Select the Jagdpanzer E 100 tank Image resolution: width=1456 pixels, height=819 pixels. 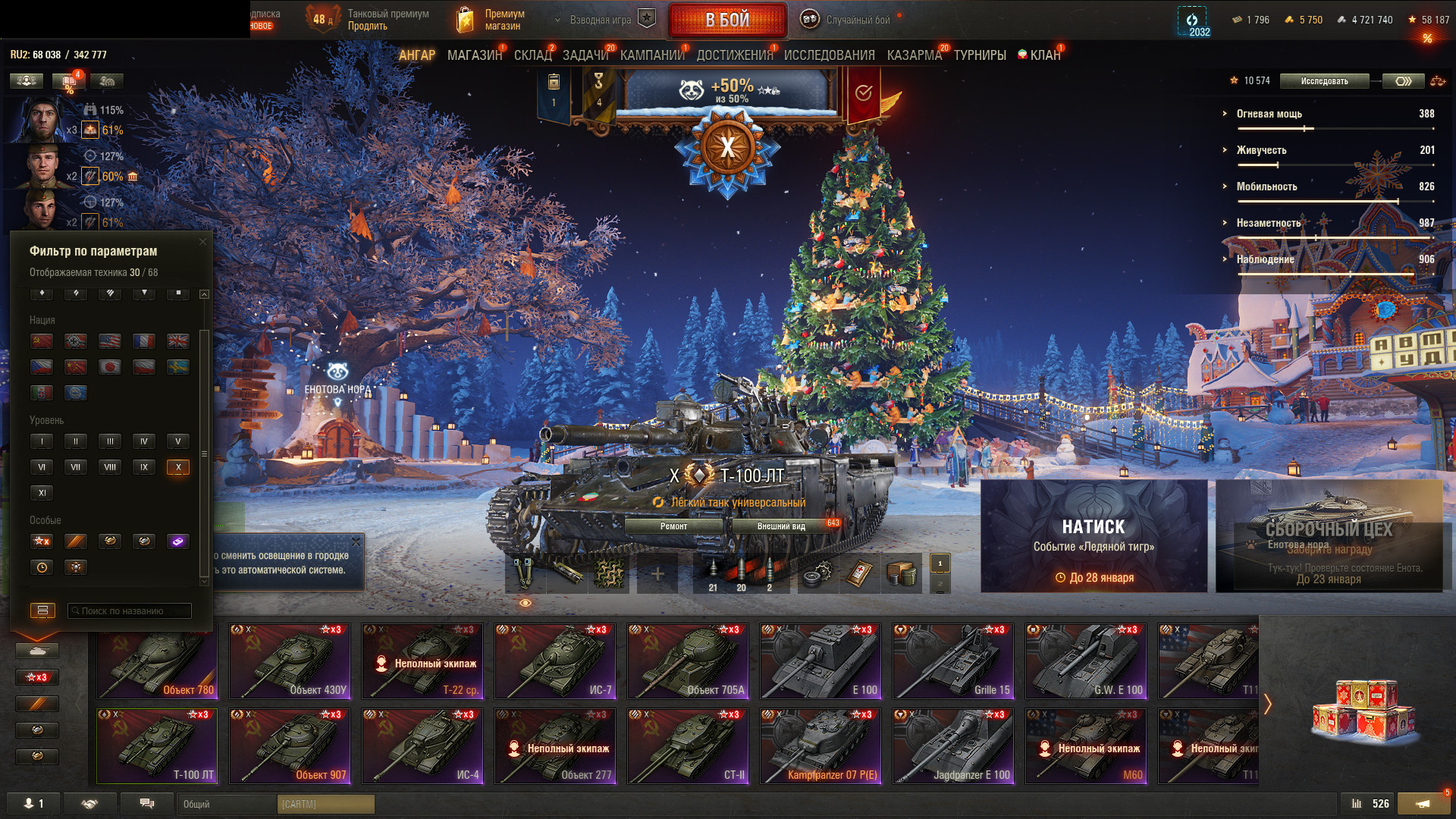click(953, 746)
